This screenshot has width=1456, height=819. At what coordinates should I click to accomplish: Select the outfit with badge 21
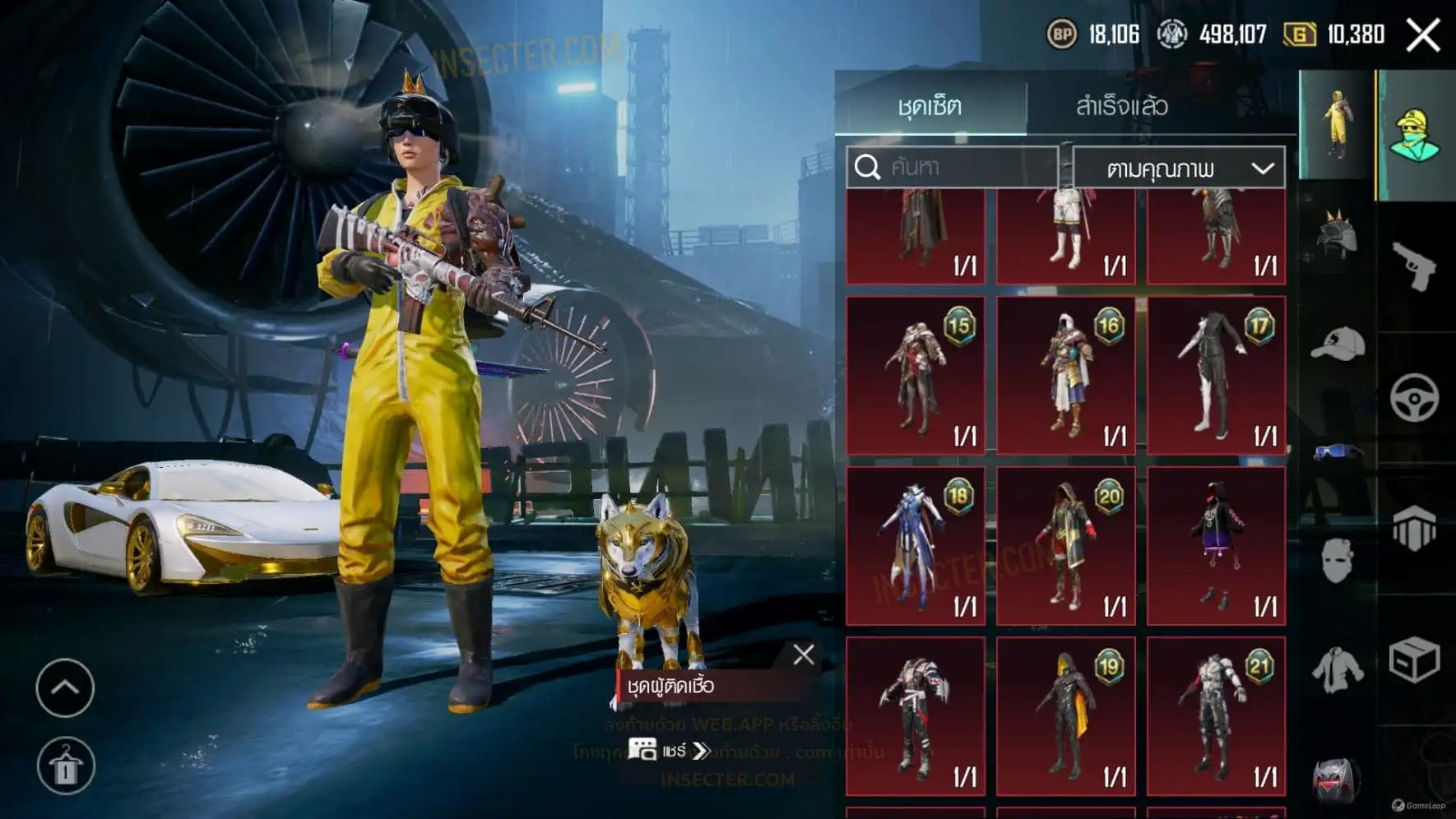(x=1216, y=716)
